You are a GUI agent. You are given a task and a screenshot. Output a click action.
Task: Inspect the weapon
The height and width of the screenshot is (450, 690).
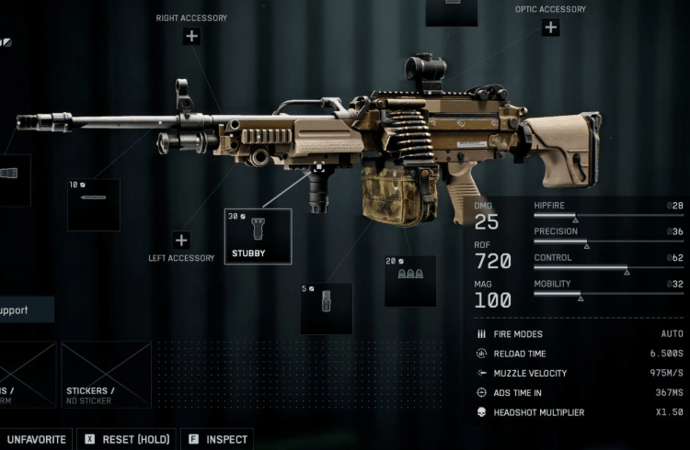(217, 439)
